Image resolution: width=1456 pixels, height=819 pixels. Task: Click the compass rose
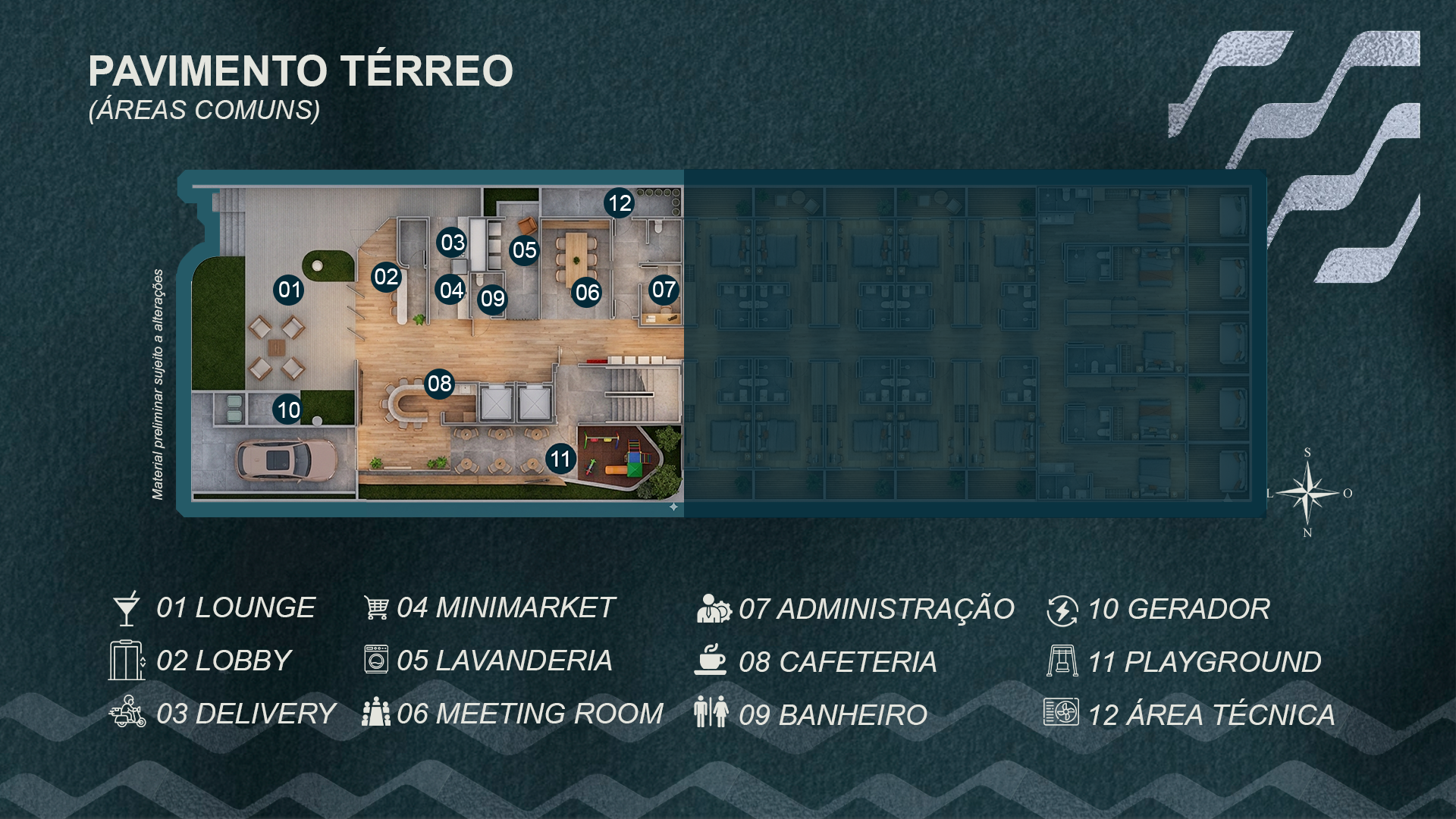tap(1307, 493)
